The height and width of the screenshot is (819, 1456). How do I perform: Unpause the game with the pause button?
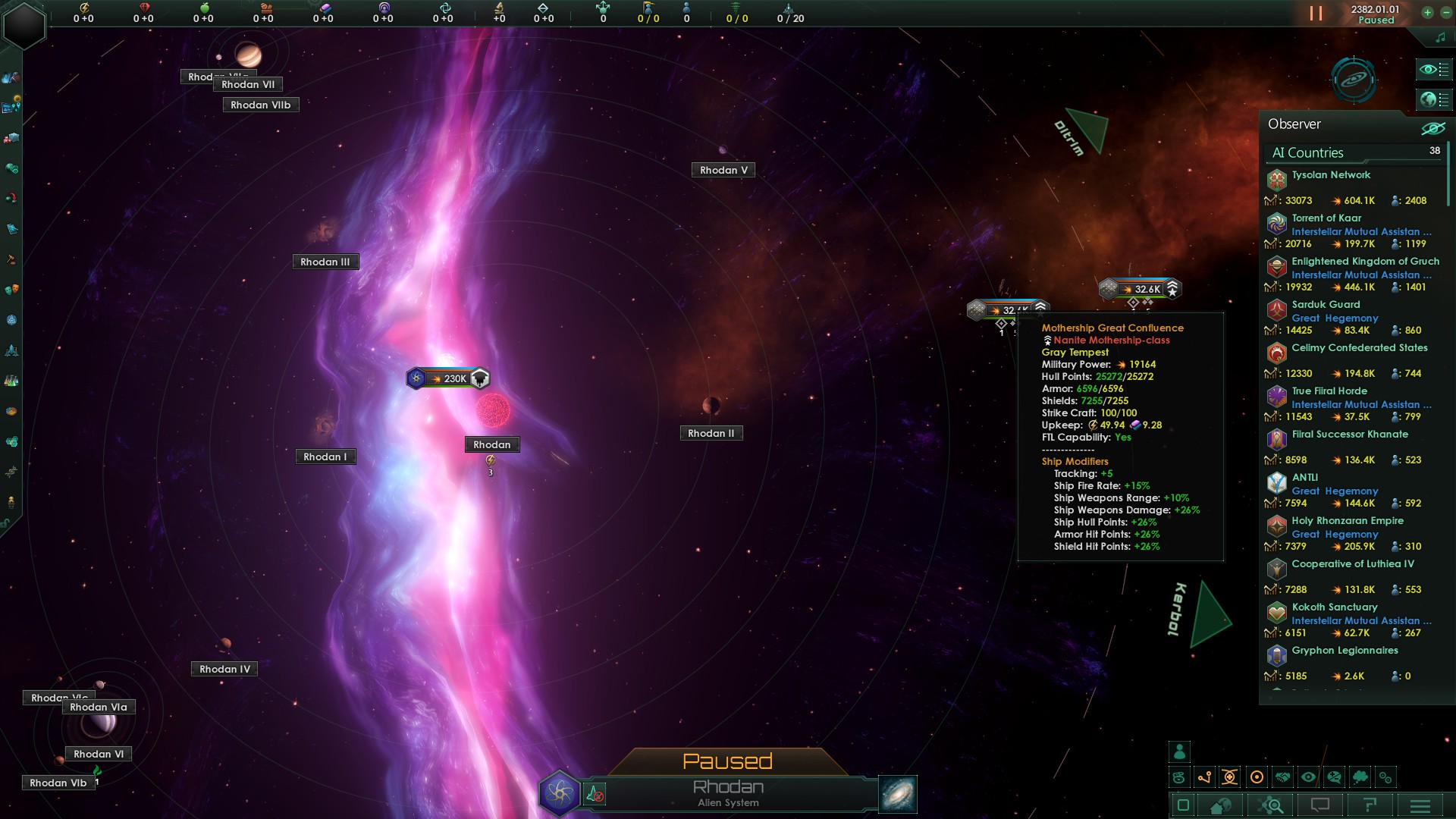point(1316,14)
